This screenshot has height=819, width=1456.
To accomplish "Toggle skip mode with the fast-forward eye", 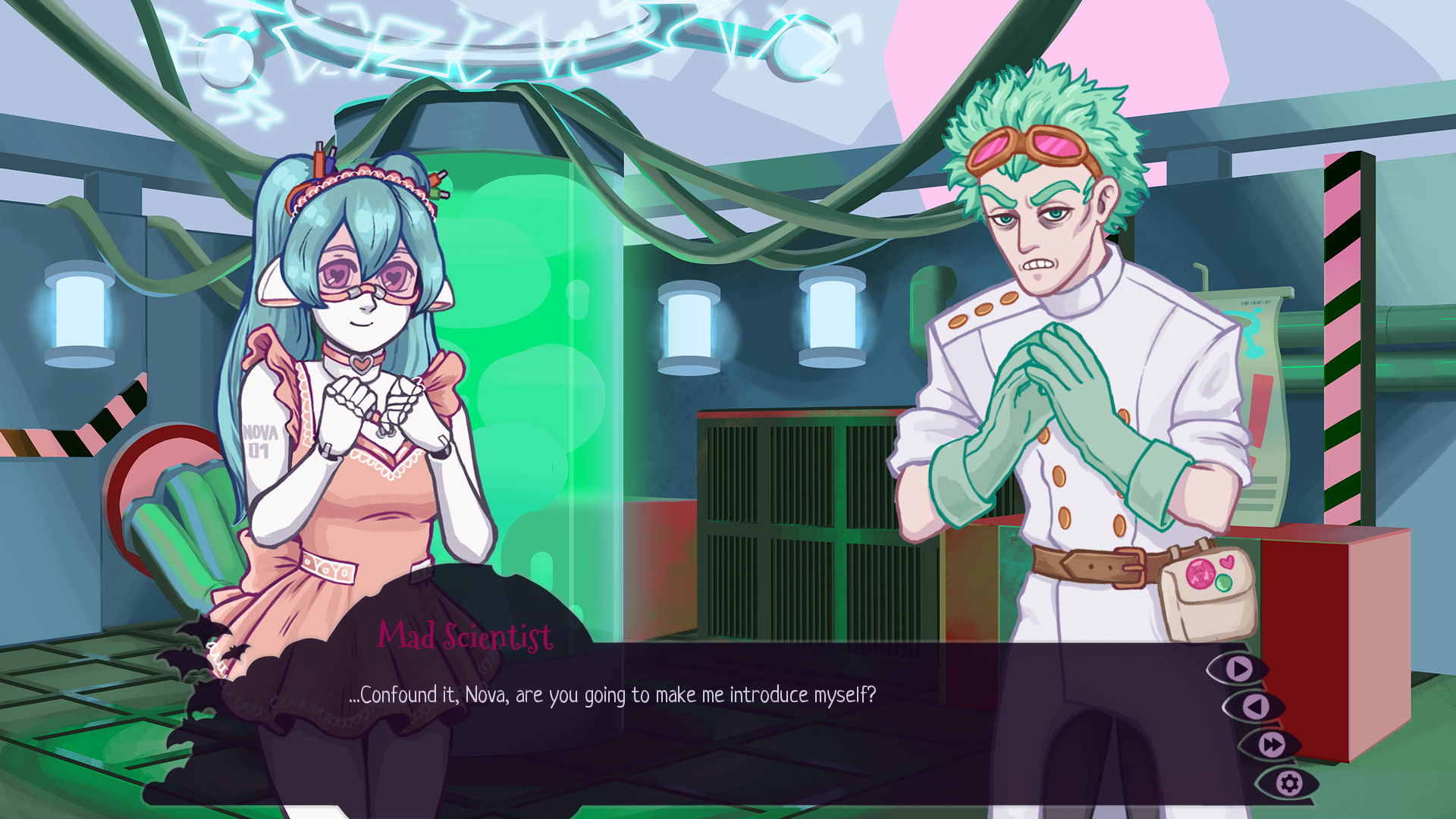I will click(x=1272, y=745).
